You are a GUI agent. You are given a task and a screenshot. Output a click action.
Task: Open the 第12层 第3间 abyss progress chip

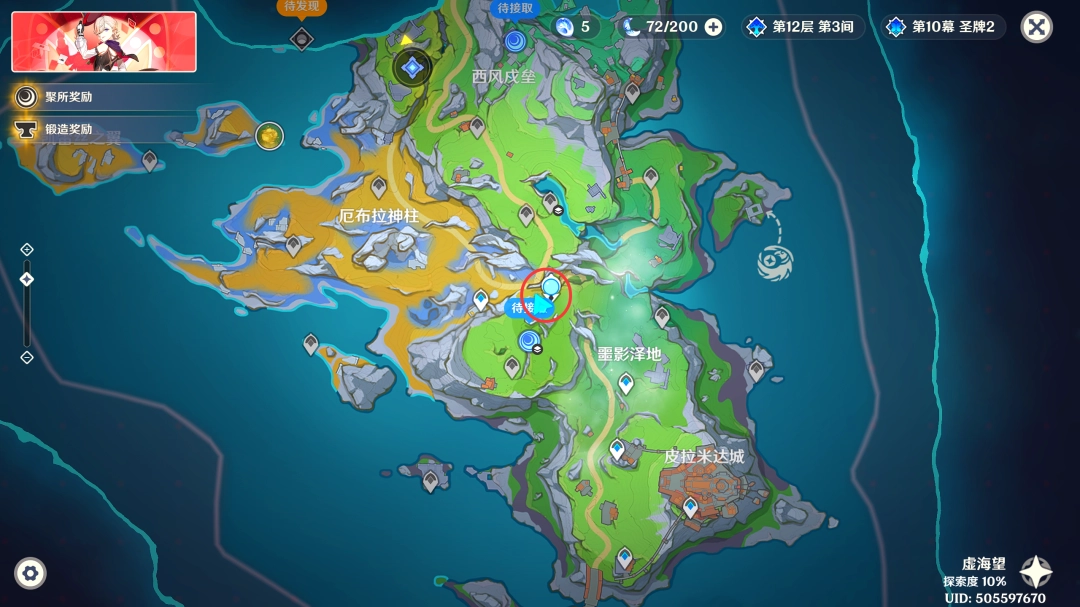pos(803,27)
